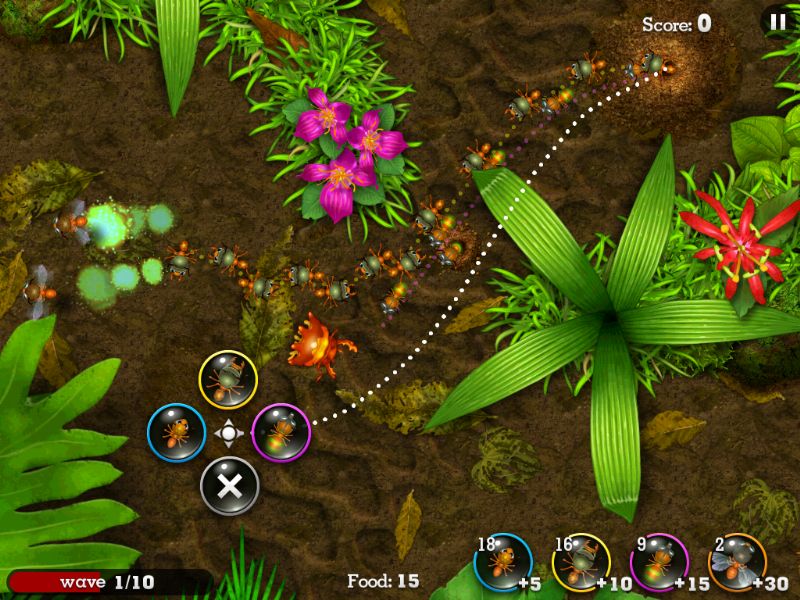Screen dimensions: 800x600
Task: Buy the purple ant for +15
Action: click(x=659, y=562)
